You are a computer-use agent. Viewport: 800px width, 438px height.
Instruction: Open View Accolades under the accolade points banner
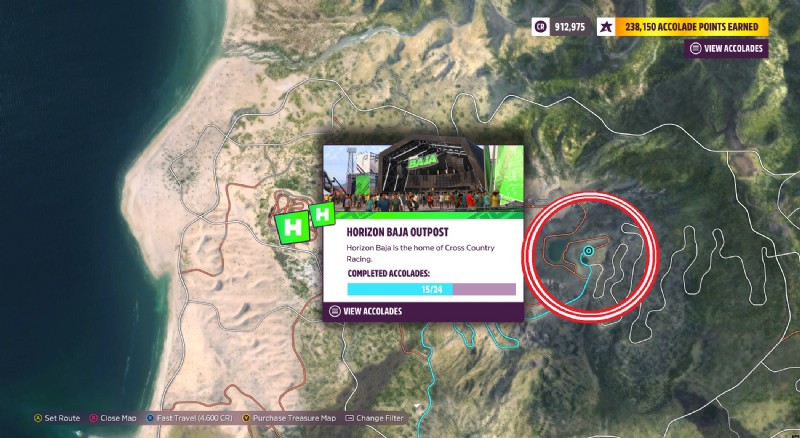click(727, 48)
